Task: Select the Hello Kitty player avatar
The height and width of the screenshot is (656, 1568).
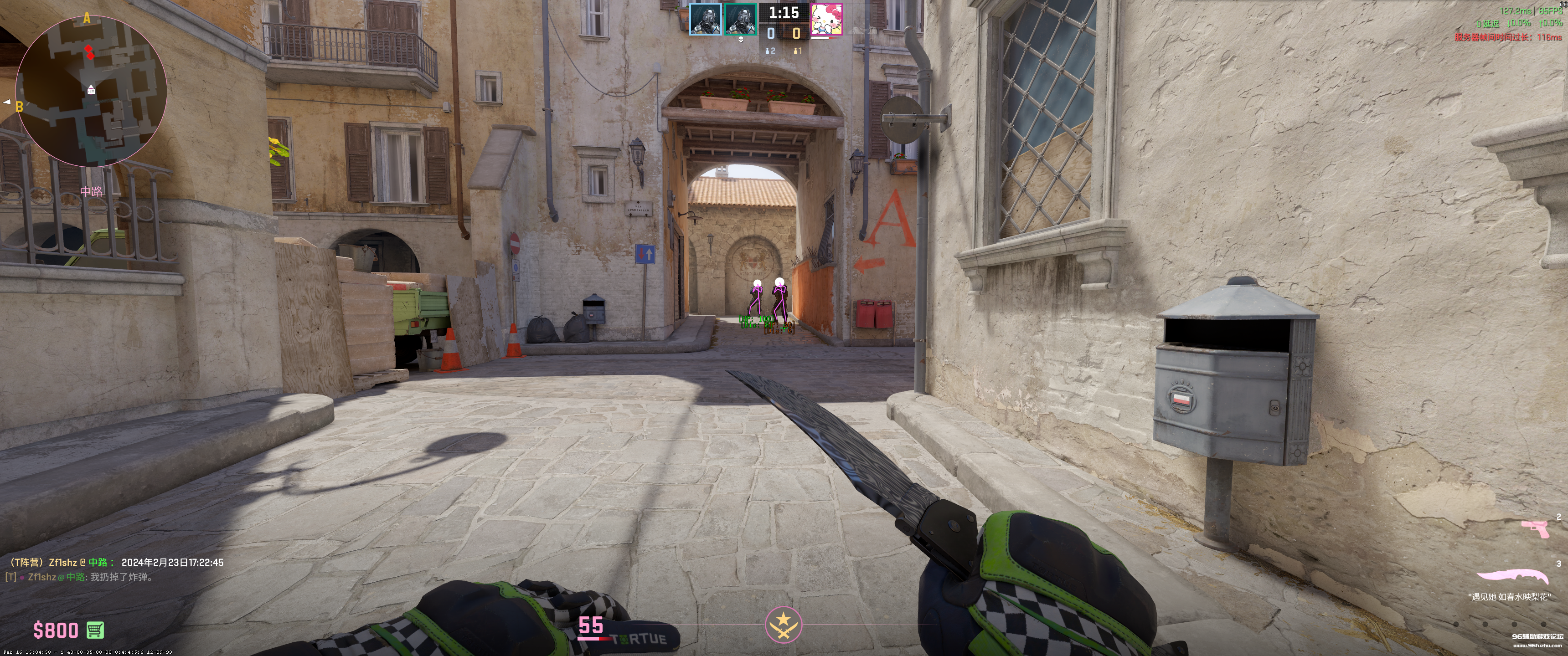Action: point(826,19)
